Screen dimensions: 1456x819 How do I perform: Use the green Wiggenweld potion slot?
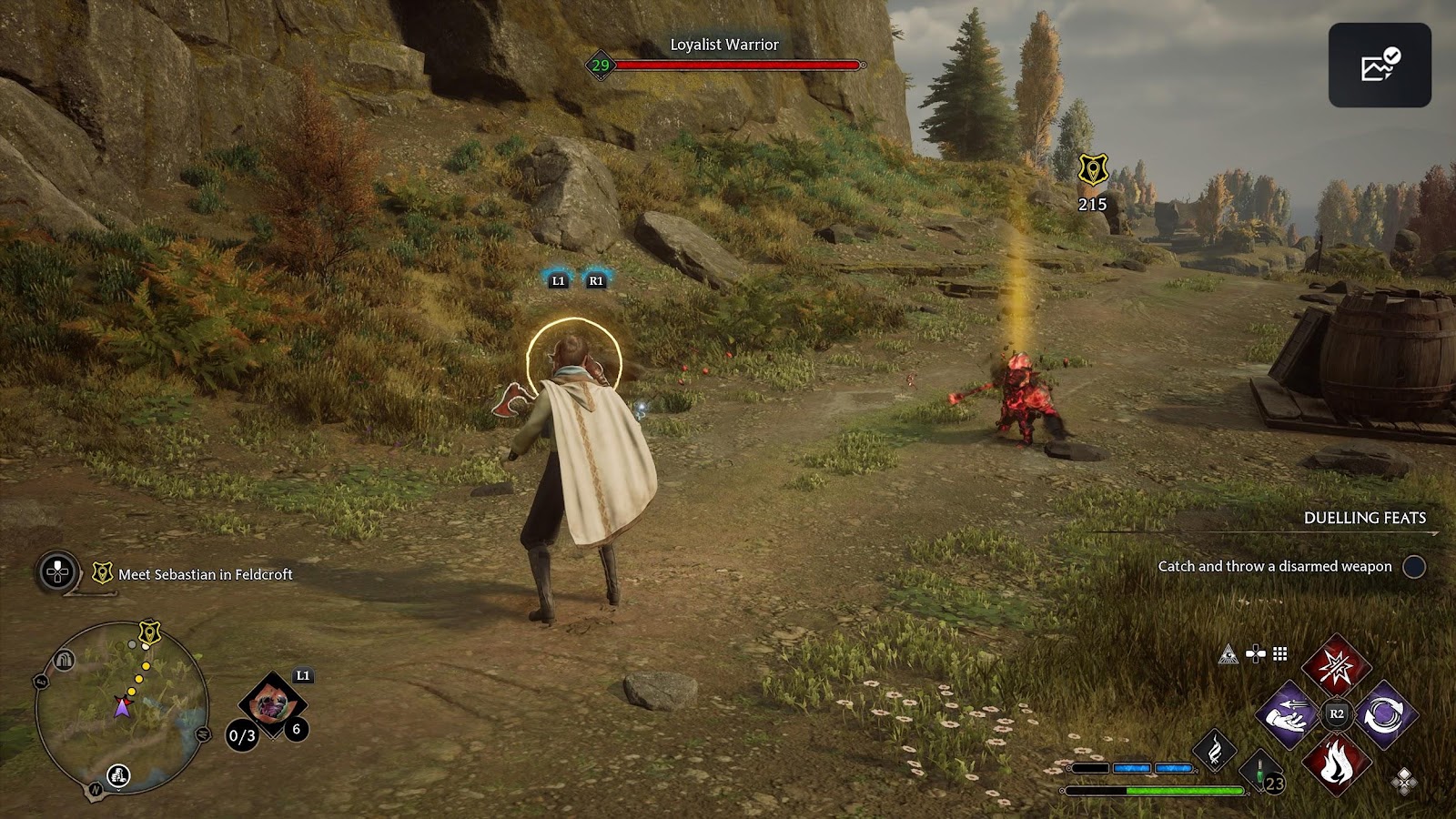(1261, 770)
